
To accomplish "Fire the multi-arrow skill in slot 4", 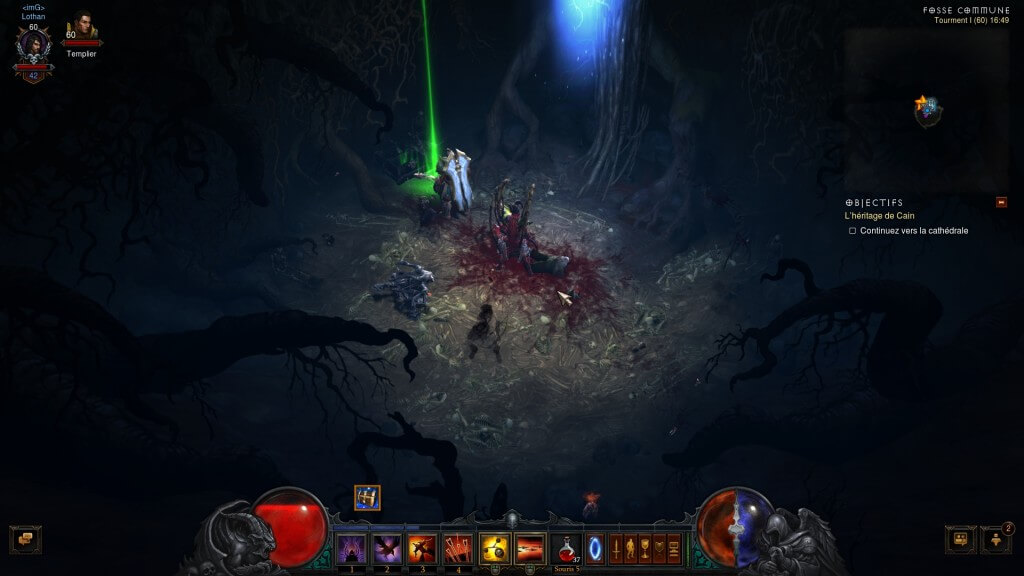I will [x=457, y=549].
